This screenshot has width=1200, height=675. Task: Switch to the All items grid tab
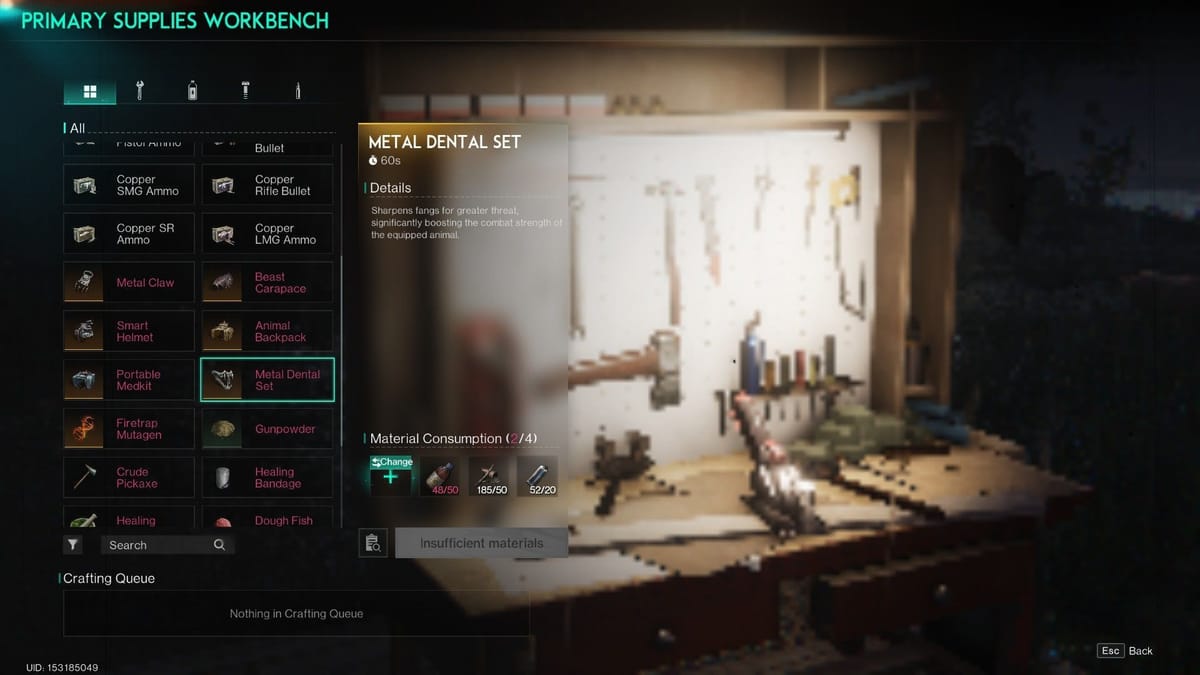click(x=90, y=92)
